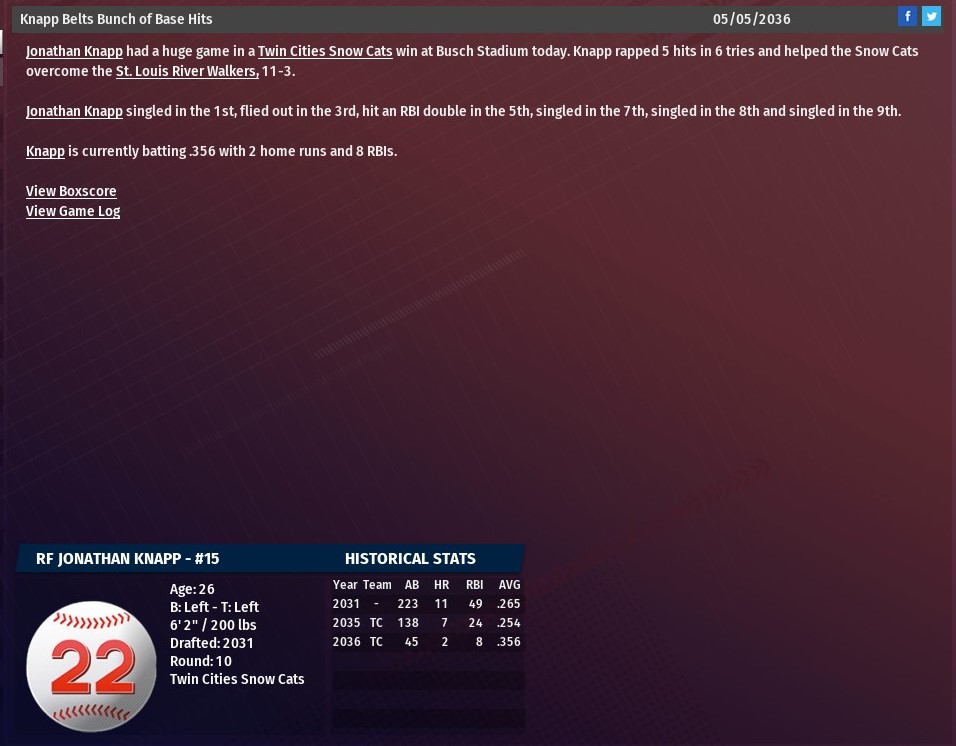Open Knapp link before 'is currently batting'
Image resolution: width=956 pixels, height=746 pixels.
pyautogui.click(x=45, y=151)
